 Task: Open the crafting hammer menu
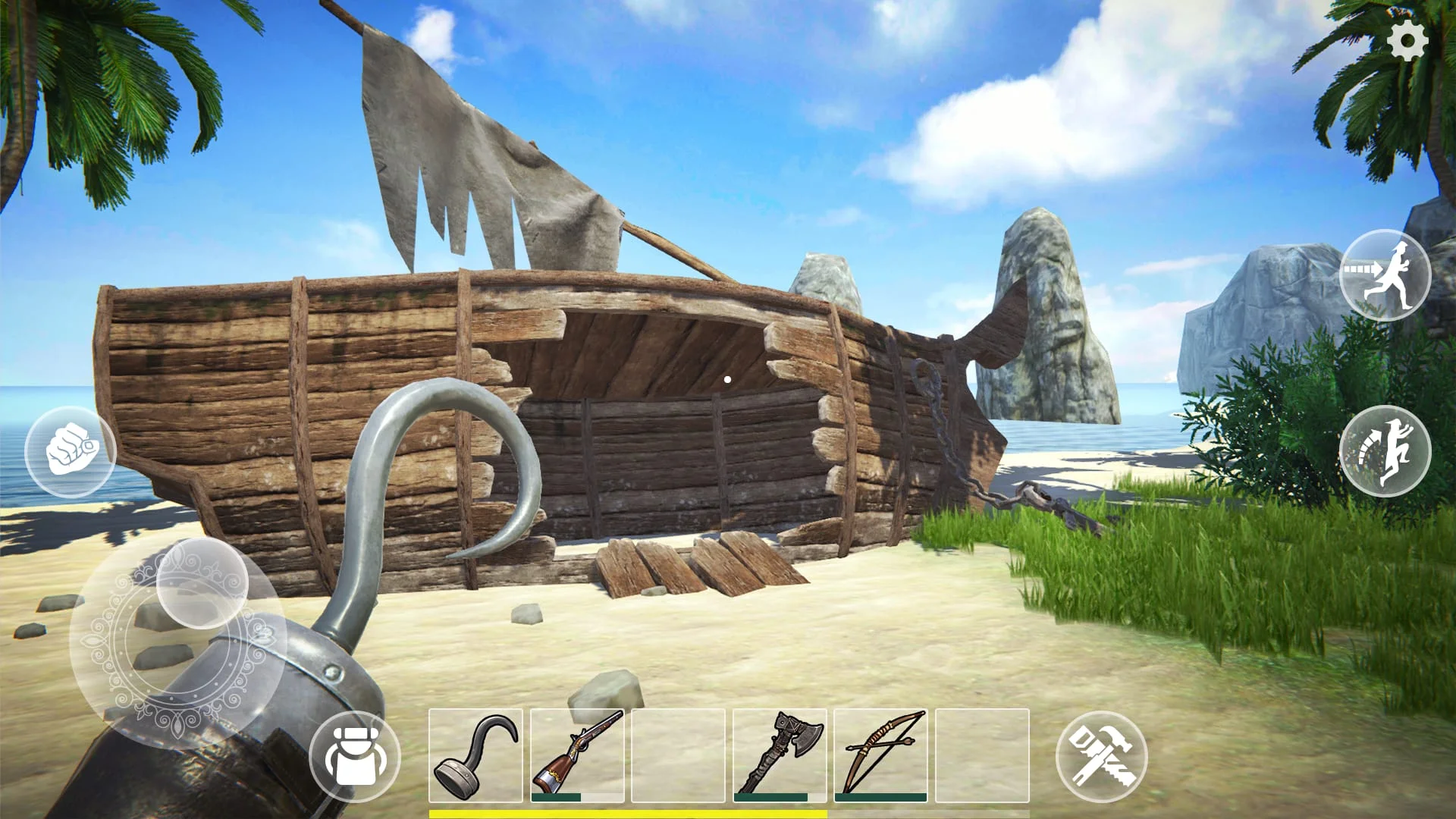[1101, 758]
